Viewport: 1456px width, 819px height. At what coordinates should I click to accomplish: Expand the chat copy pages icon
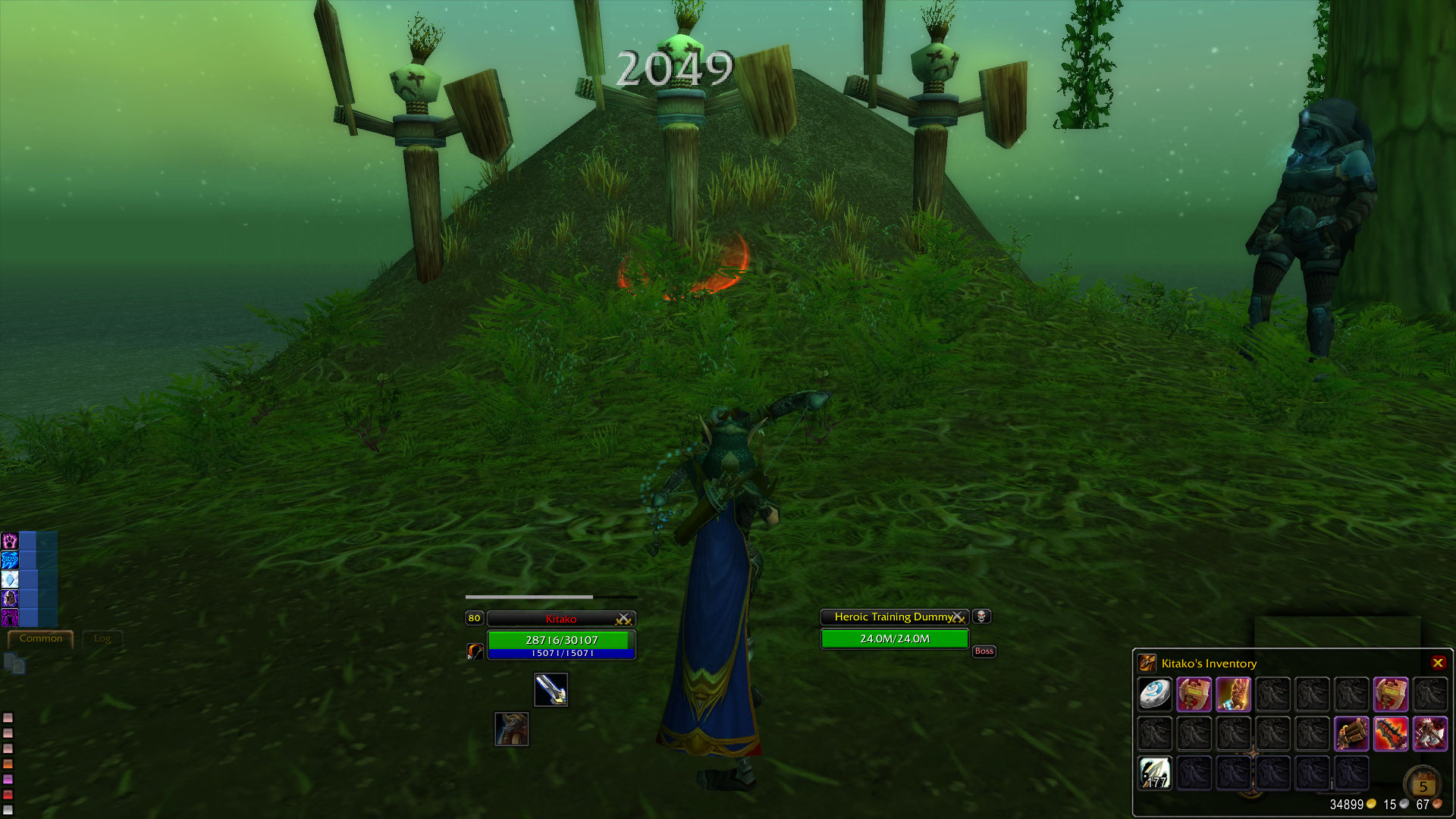pos(14,662)
